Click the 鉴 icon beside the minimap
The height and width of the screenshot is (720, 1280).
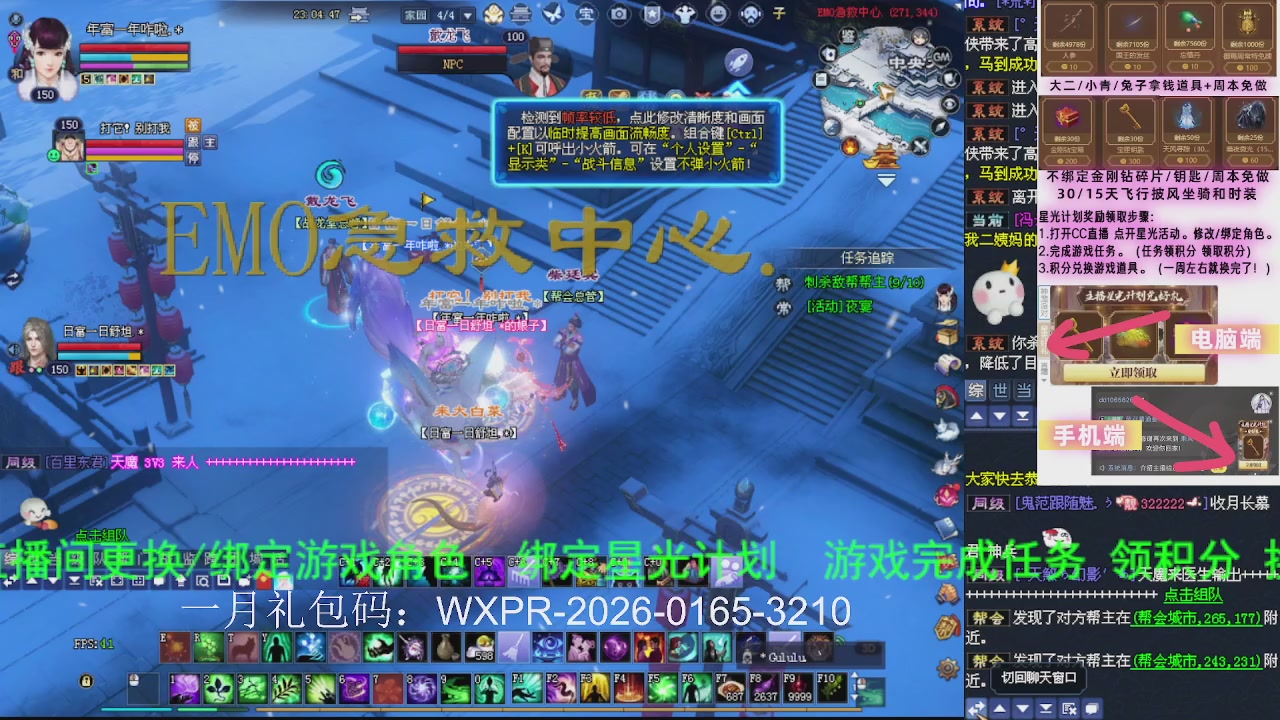coord(849,36)
